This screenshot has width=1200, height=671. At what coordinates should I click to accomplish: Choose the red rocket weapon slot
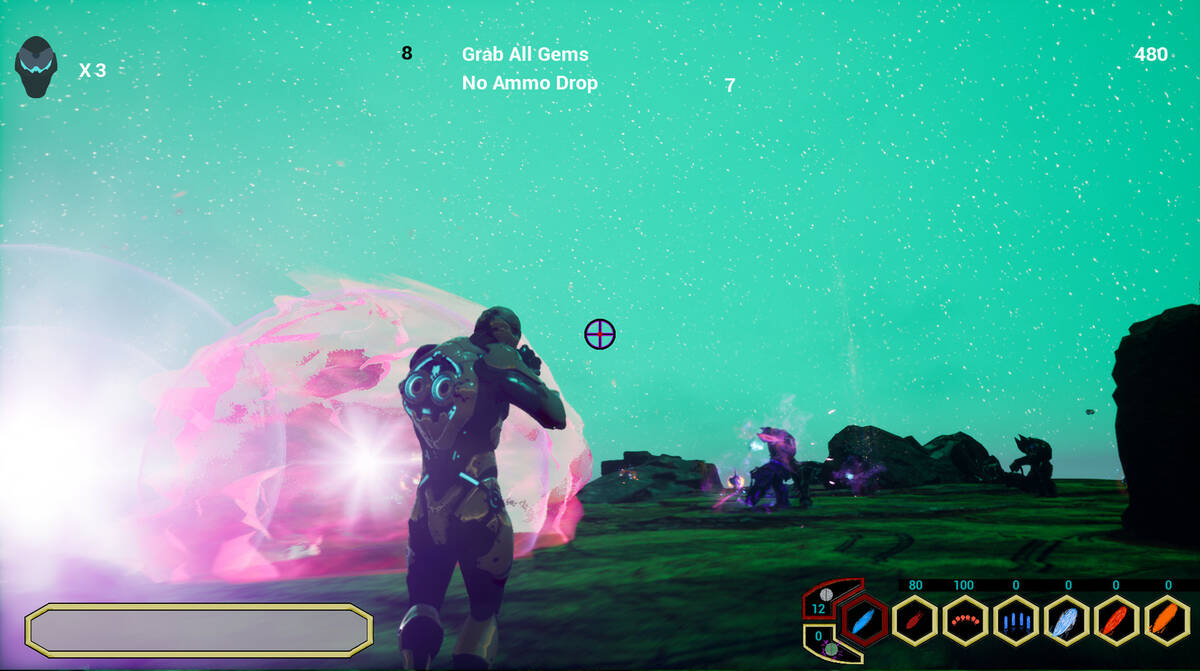pos(914,621)
